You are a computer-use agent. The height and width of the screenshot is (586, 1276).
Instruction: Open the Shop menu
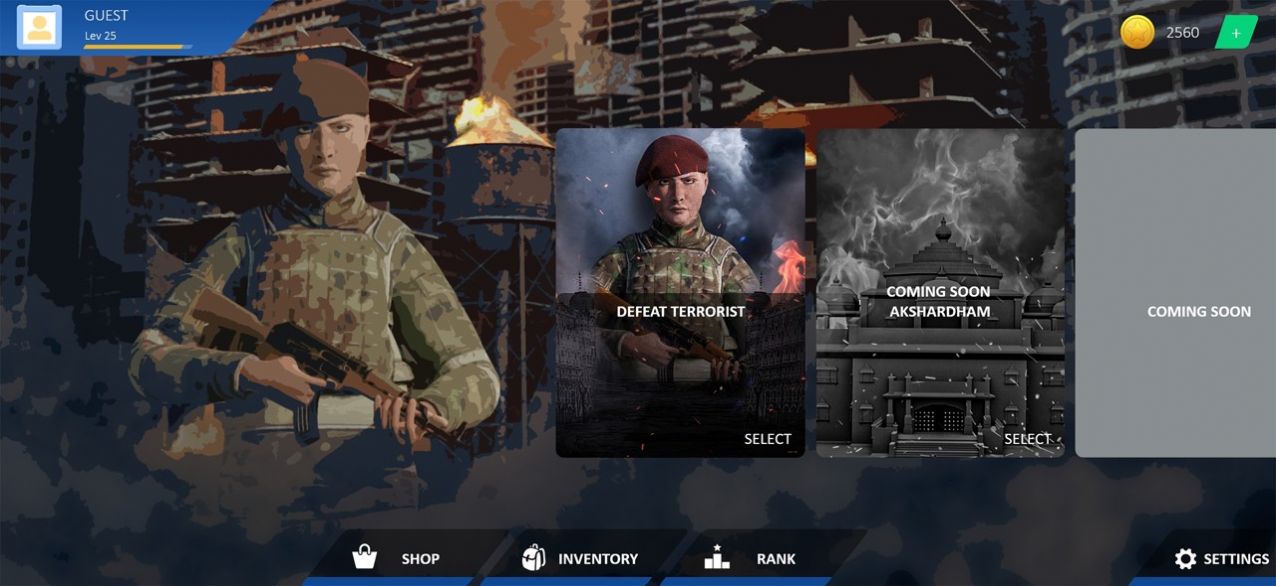point(397,558)
